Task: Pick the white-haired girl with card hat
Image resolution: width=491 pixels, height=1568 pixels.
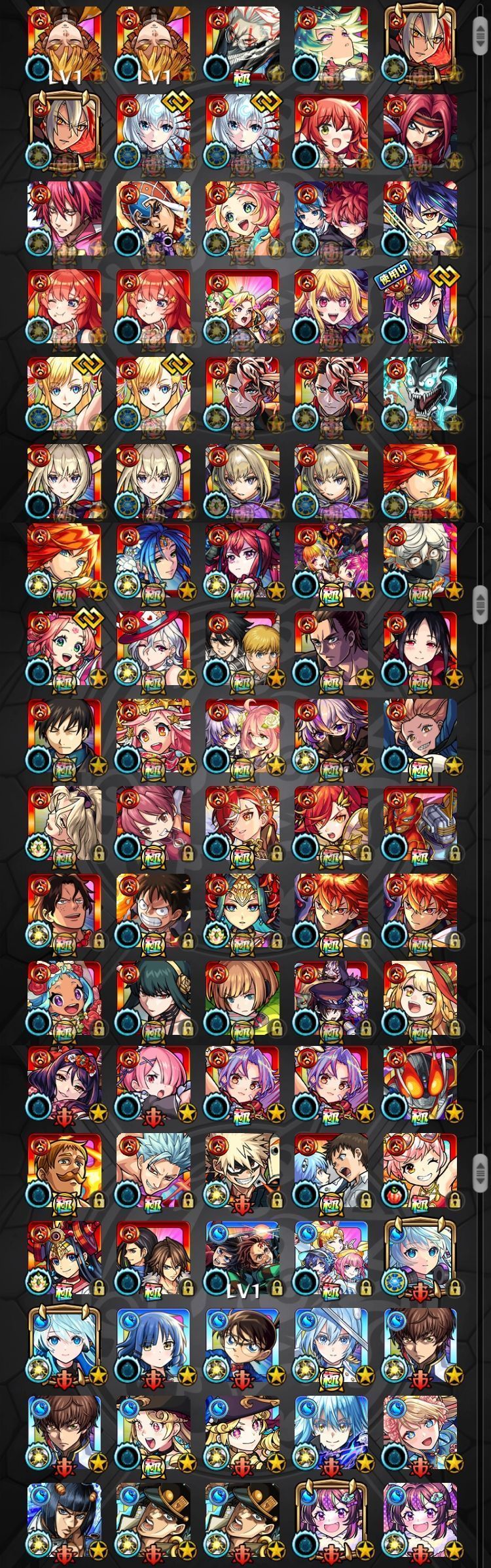Action: tap(153, 648)
